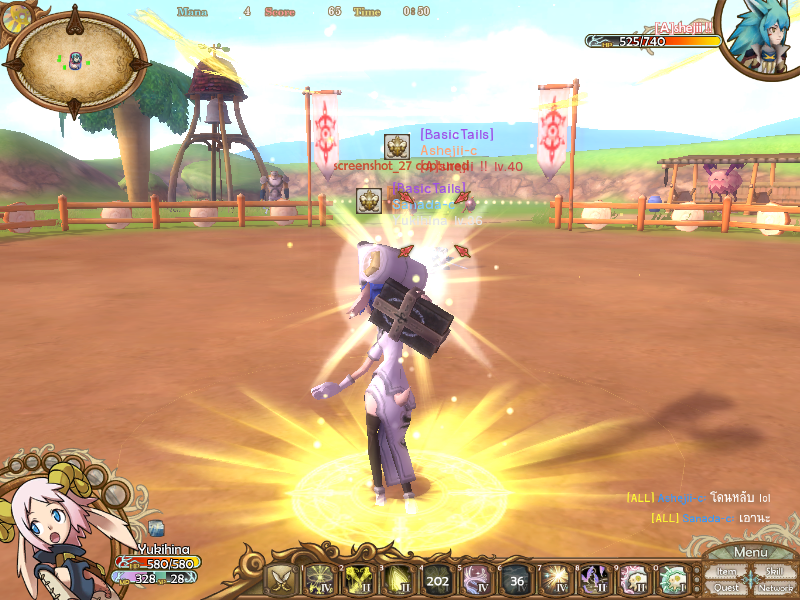Click the oval minimap
Image resolution: width=800 pixels, height=600 pixels.
[x=76, y=60]
